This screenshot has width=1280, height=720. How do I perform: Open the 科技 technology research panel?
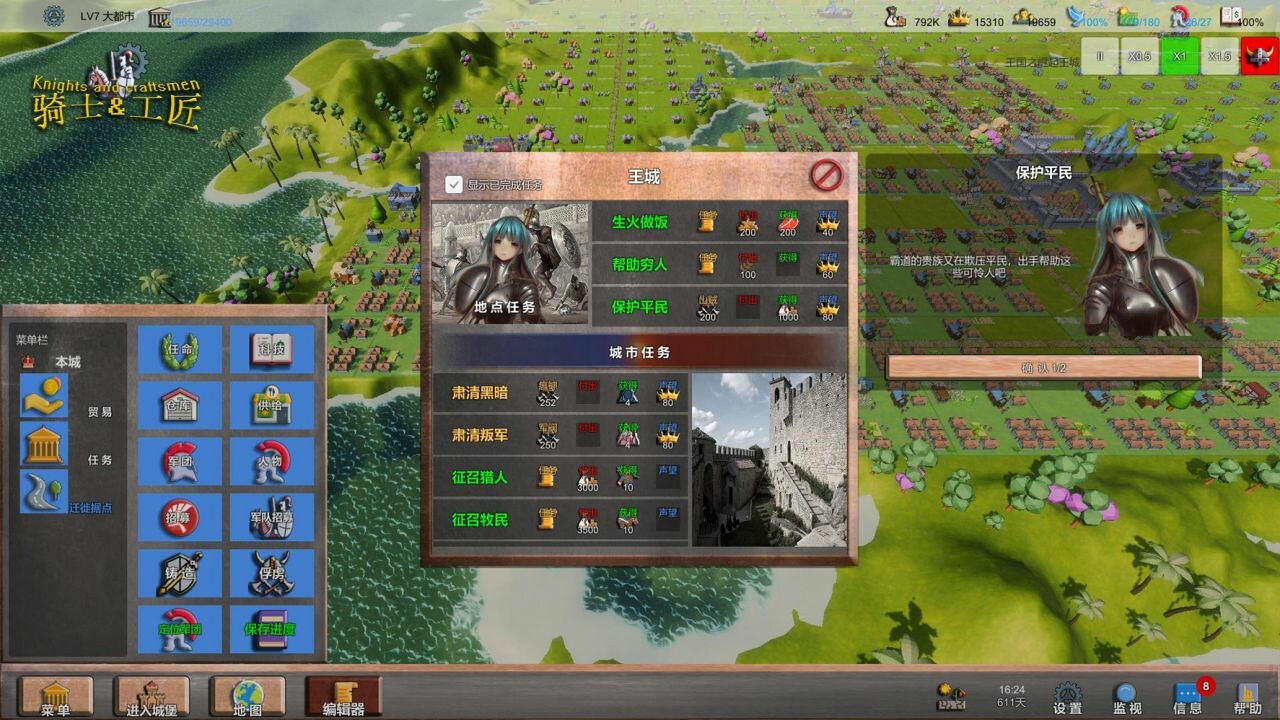(x=271, y=350)
